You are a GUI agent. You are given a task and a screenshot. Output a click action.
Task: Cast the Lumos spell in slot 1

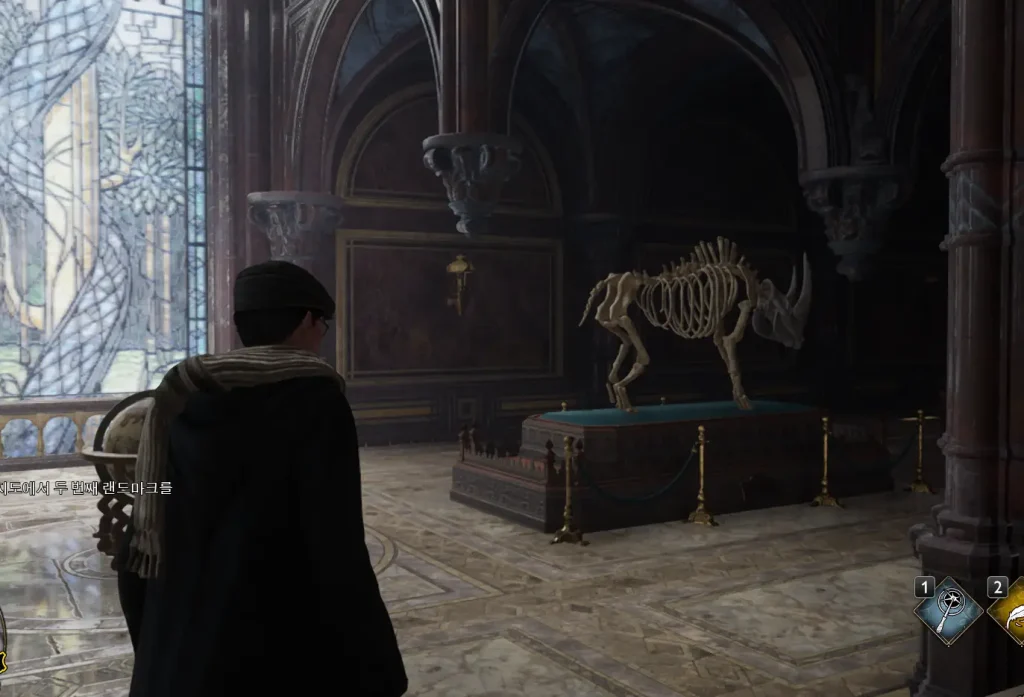click(947, 611)
